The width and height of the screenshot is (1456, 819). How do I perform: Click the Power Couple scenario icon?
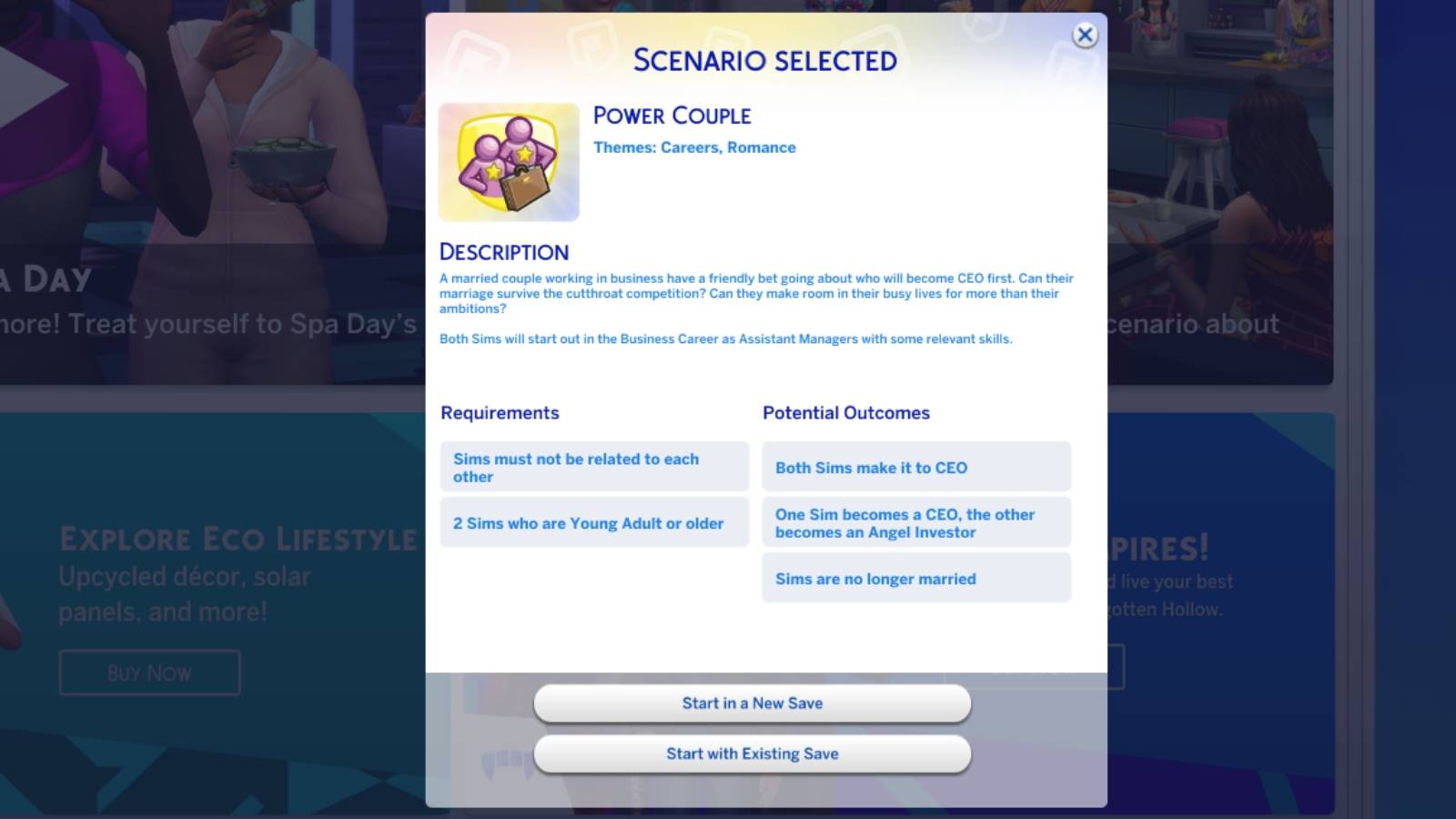(x=508, y=161)
